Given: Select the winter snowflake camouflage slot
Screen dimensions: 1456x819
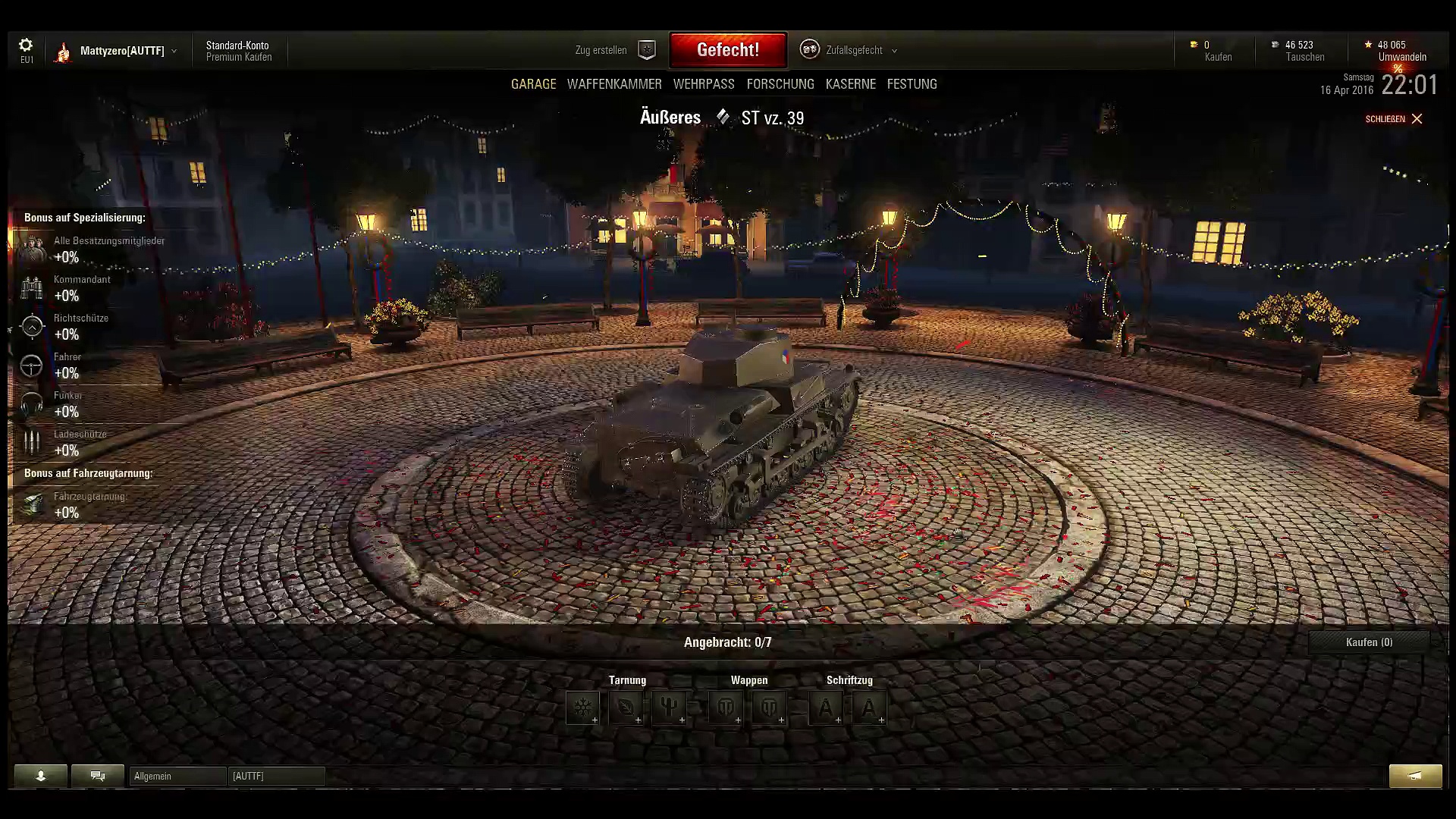Looking at the screenshot, I should tap(582, 708).
